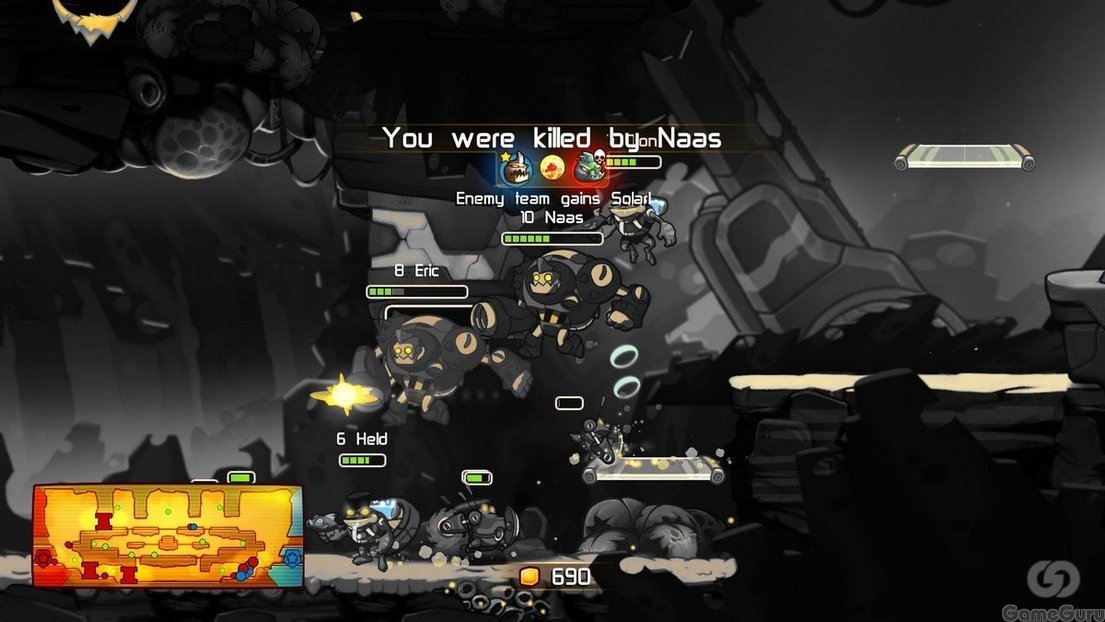This screenshot has width=1105, height=622.
Task: Select the green victim portrait with the skull
Action: [x=589, y=166]
